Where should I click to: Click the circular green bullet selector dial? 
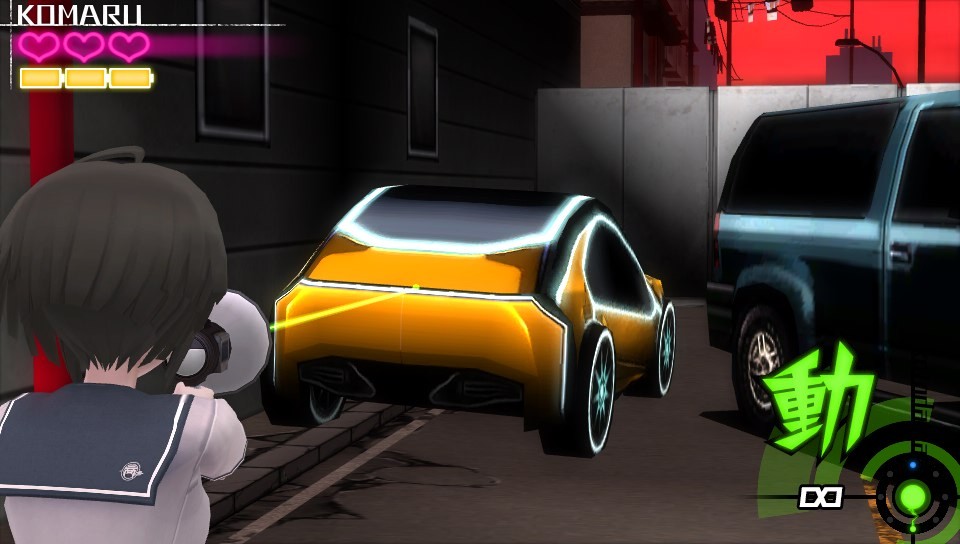tap(912, 495)
